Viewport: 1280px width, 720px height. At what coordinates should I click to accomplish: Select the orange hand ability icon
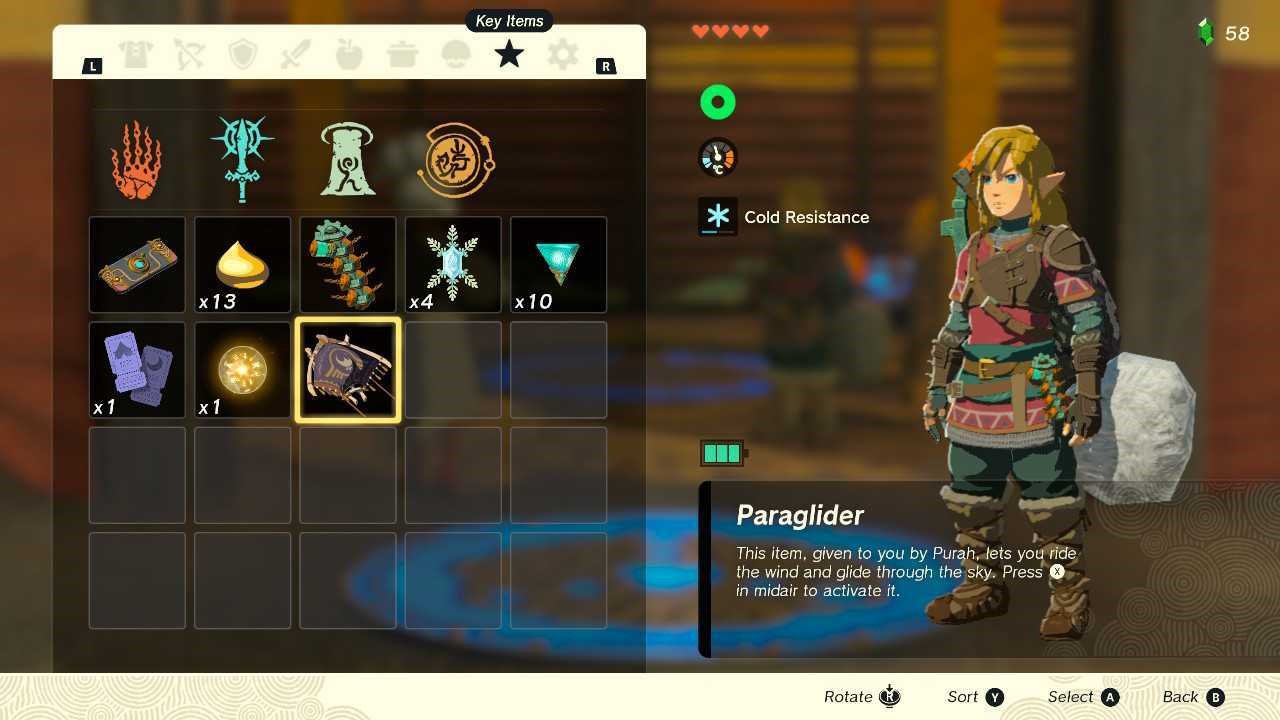(137, 160)
